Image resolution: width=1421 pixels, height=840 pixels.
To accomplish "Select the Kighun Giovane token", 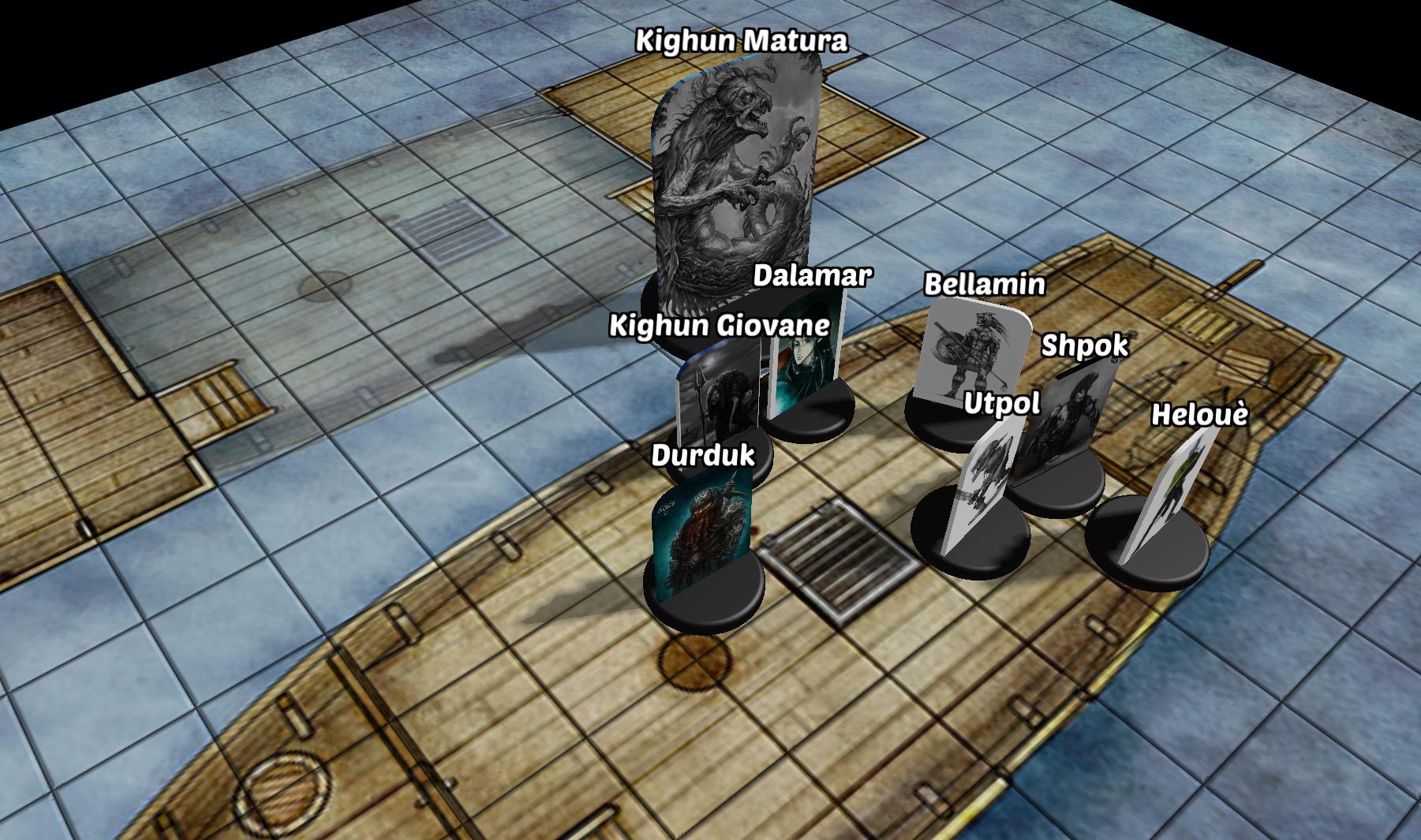I will (716, 402).
